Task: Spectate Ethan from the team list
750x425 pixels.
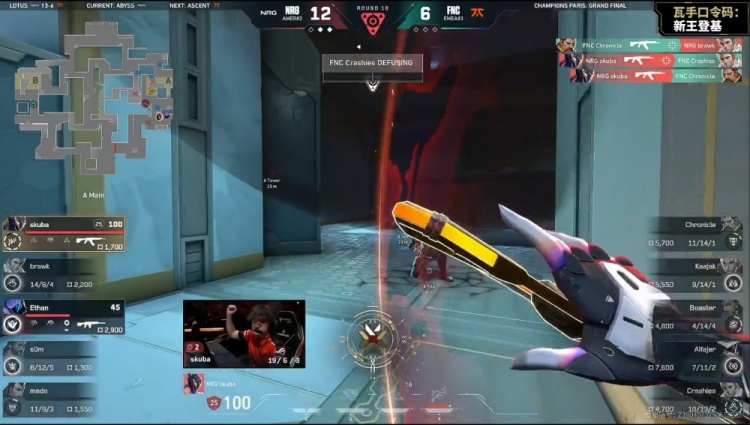Action: (x=64, y=317)
